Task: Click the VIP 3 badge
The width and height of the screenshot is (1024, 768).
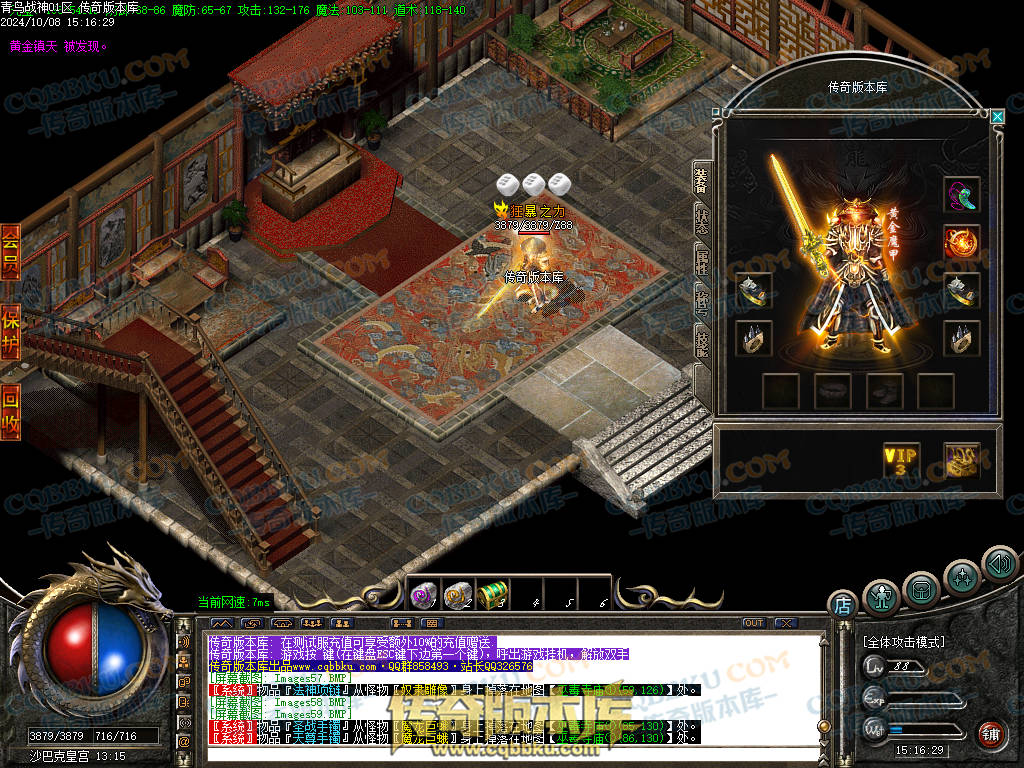Action: 900,460
